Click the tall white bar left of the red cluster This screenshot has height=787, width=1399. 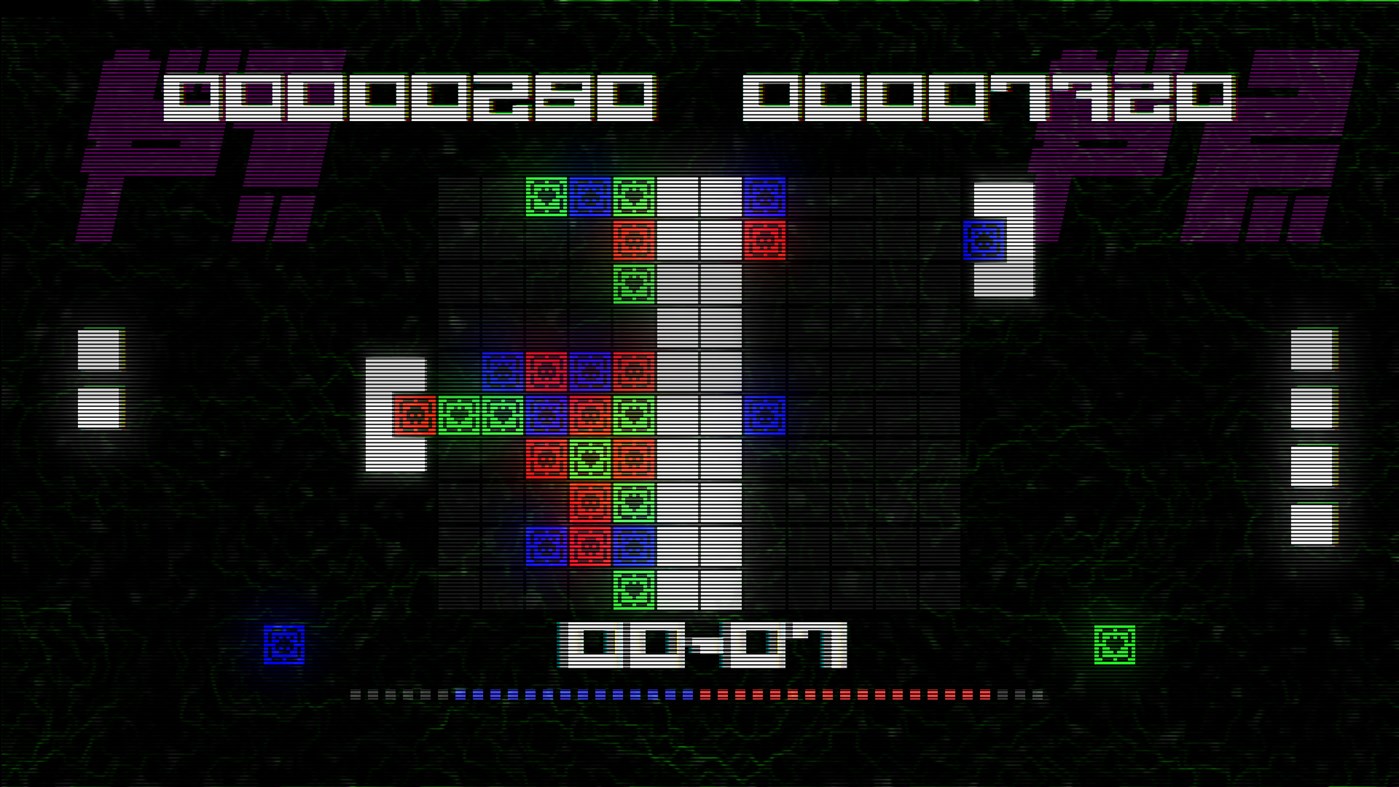coord(398,414)
